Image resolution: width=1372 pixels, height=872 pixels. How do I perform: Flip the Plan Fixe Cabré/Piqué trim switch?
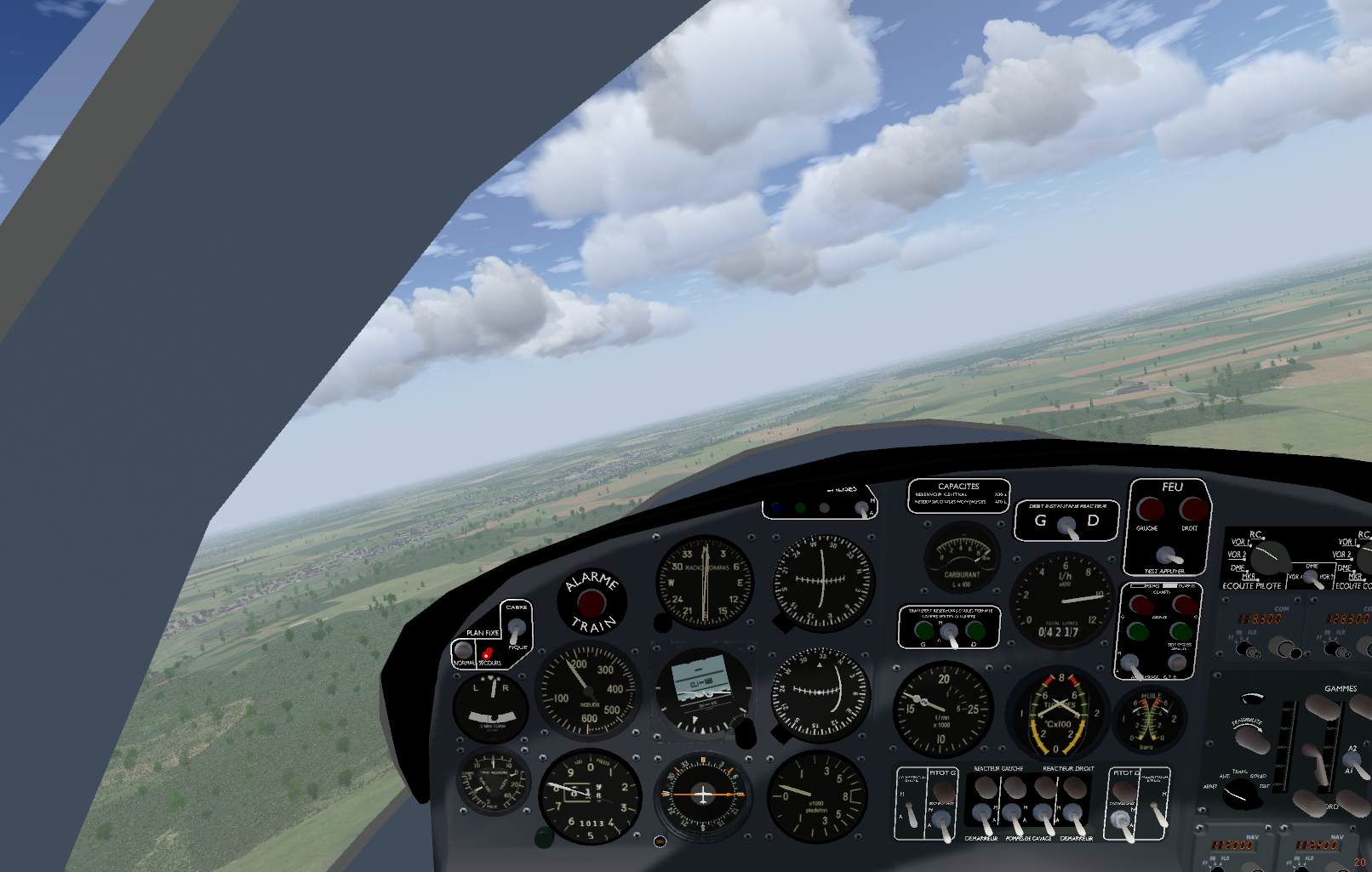click(x=516, y=629)
